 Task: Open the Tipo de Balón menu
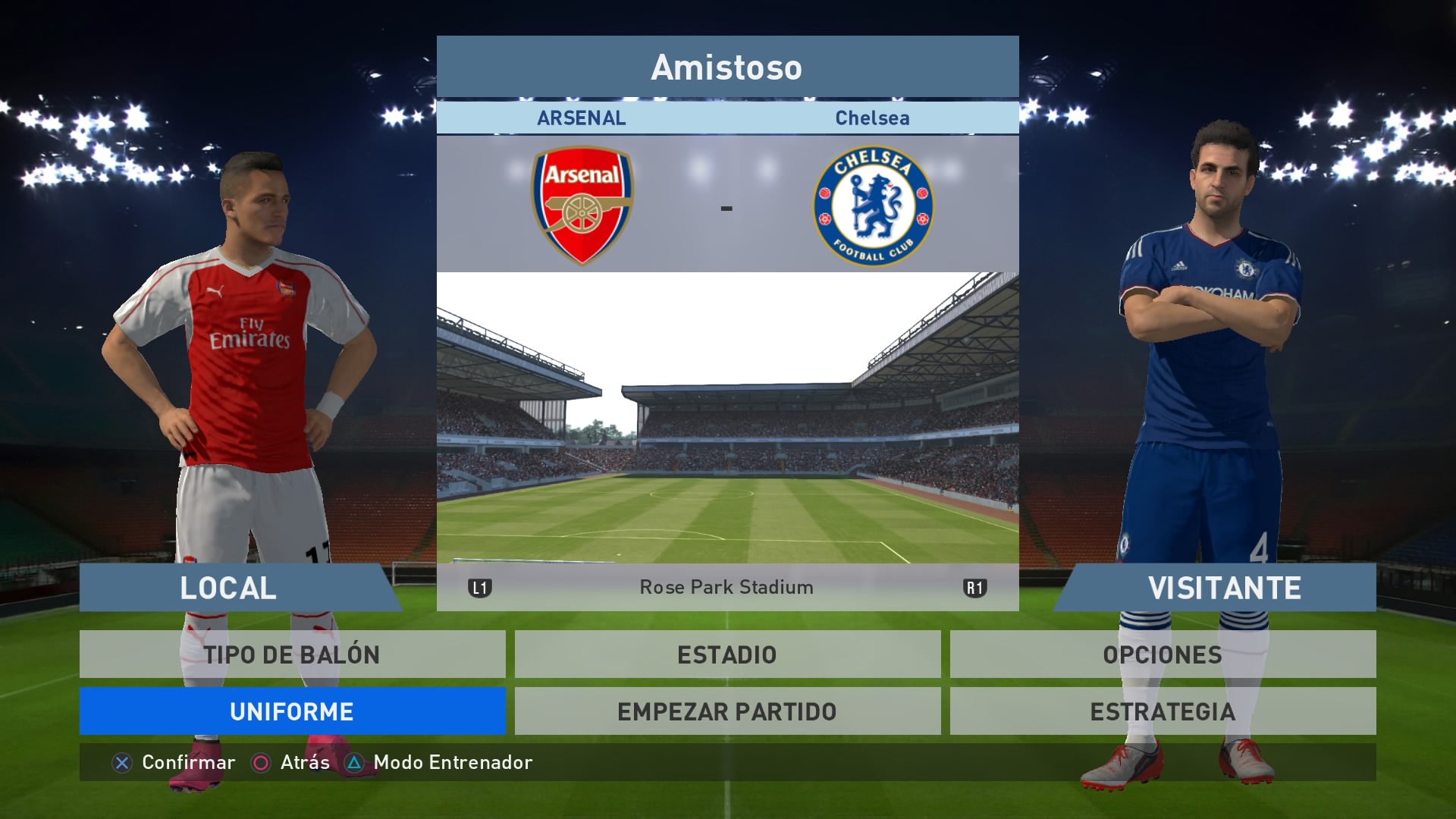[x=292, y=654]
